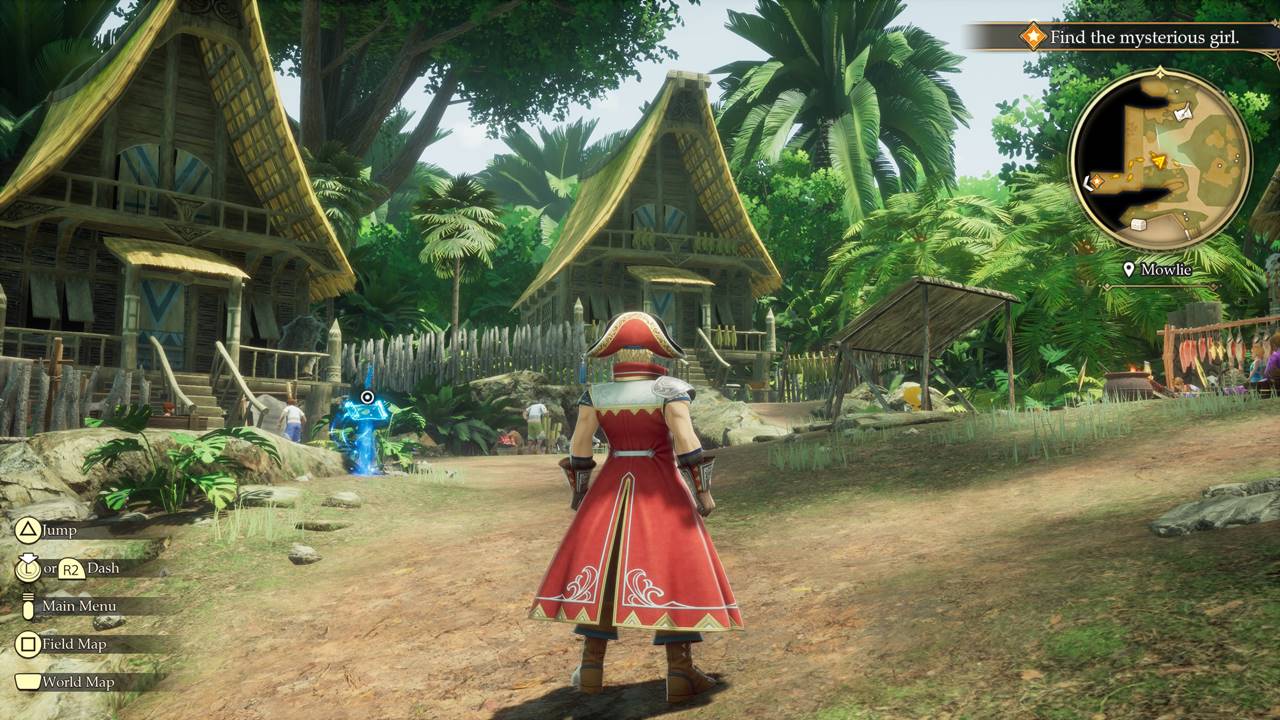Screen dimensions: 1280x720
Task: Click the orange star quest objective icon
Action: click(x=1032, y=38)
